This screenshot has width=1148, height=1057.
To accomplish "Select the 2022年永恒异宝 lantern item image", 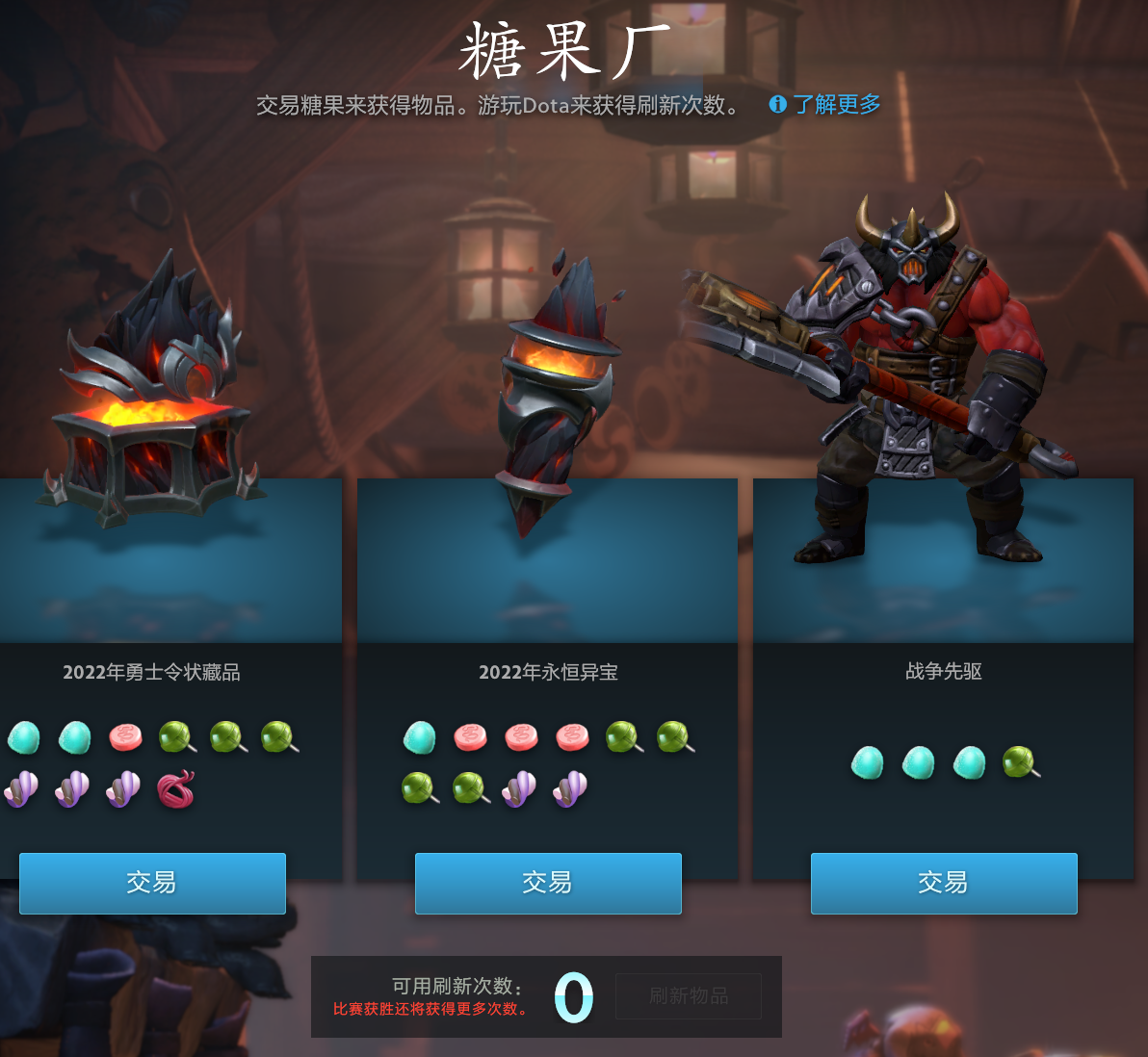I will (x=552, y=395).
